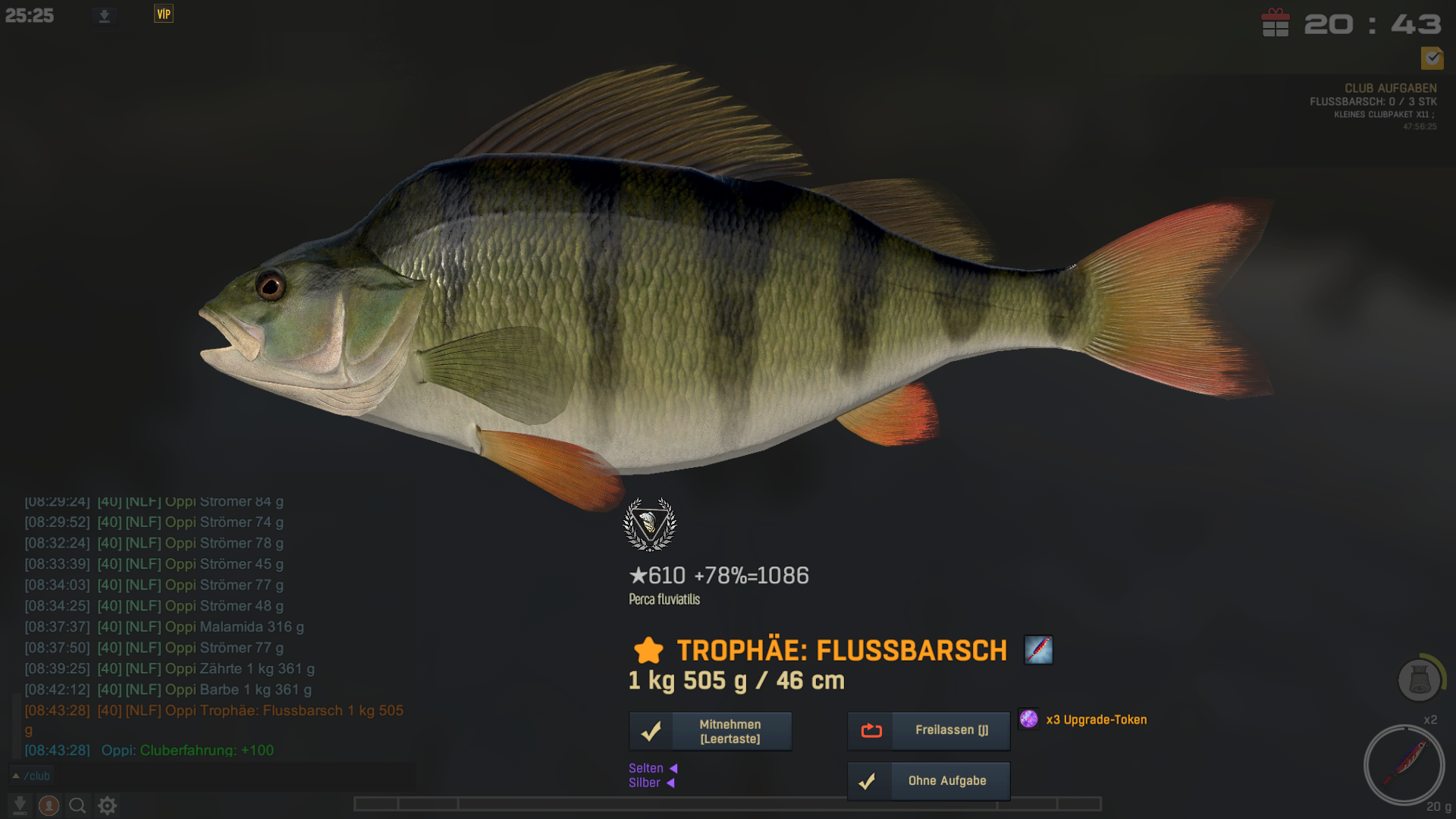1456x819 pixels.
Task: Expand the /club chat channel selector
Action: [31, 776]
